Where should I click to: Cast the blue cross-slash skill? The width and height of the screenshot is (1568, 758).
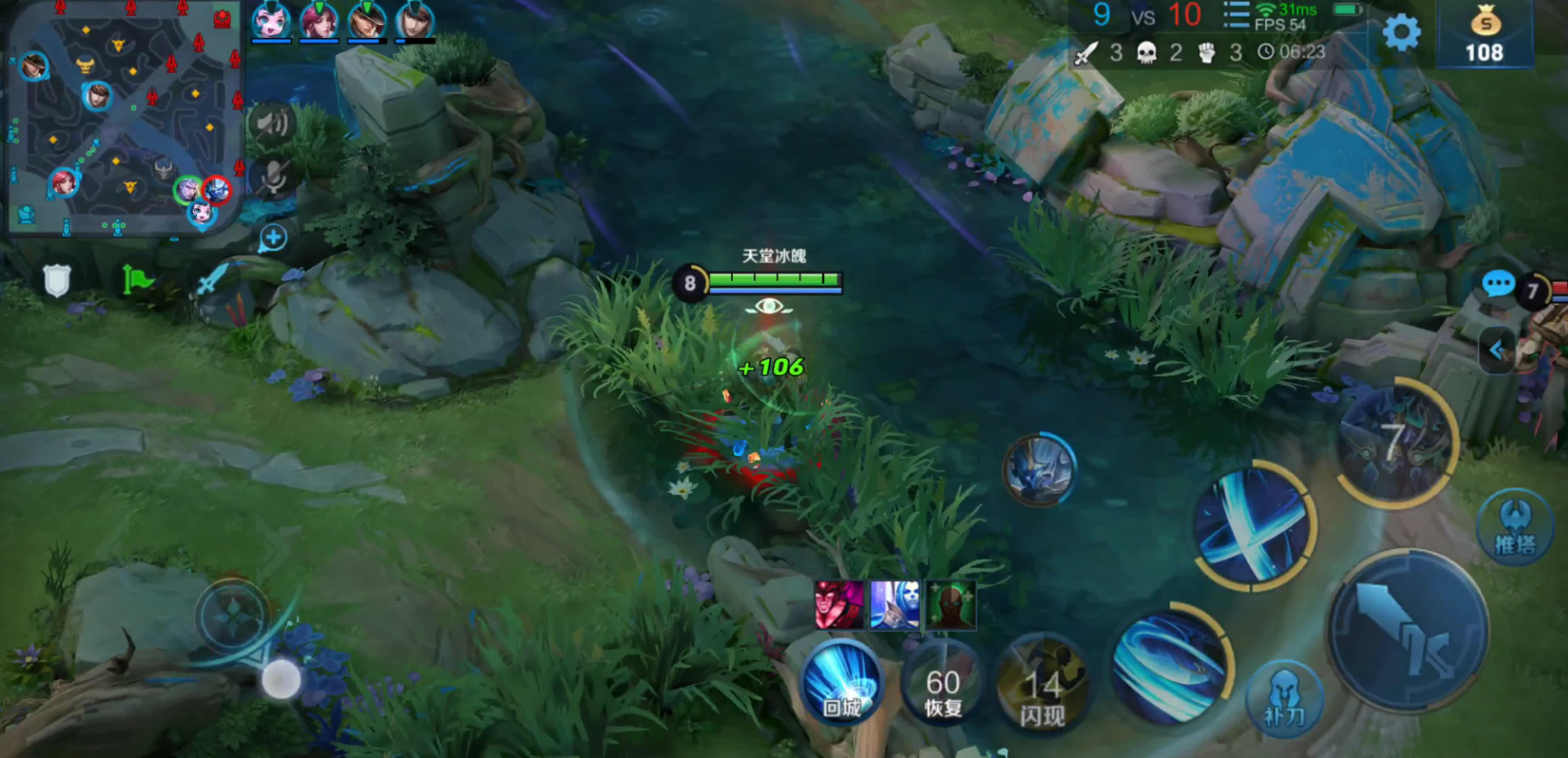(1252, 525)
